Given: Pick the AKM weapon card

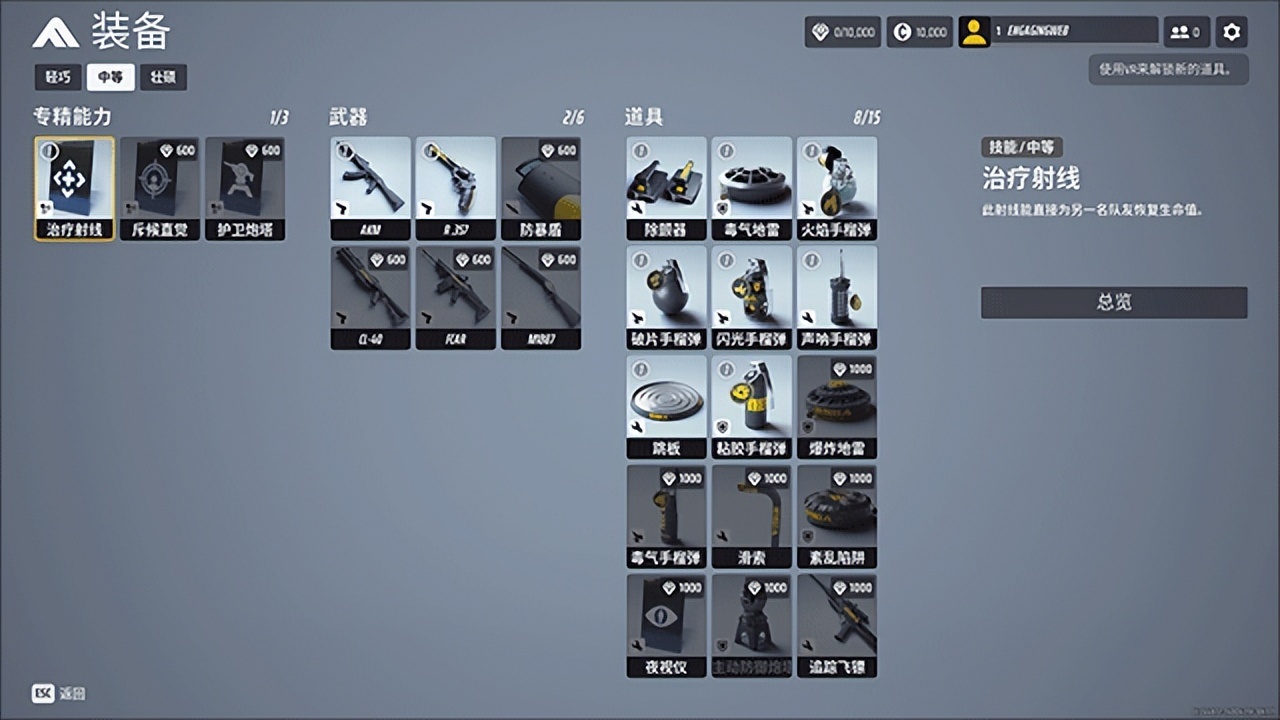Looking at the screenshot, I should [x=370, y=188].
